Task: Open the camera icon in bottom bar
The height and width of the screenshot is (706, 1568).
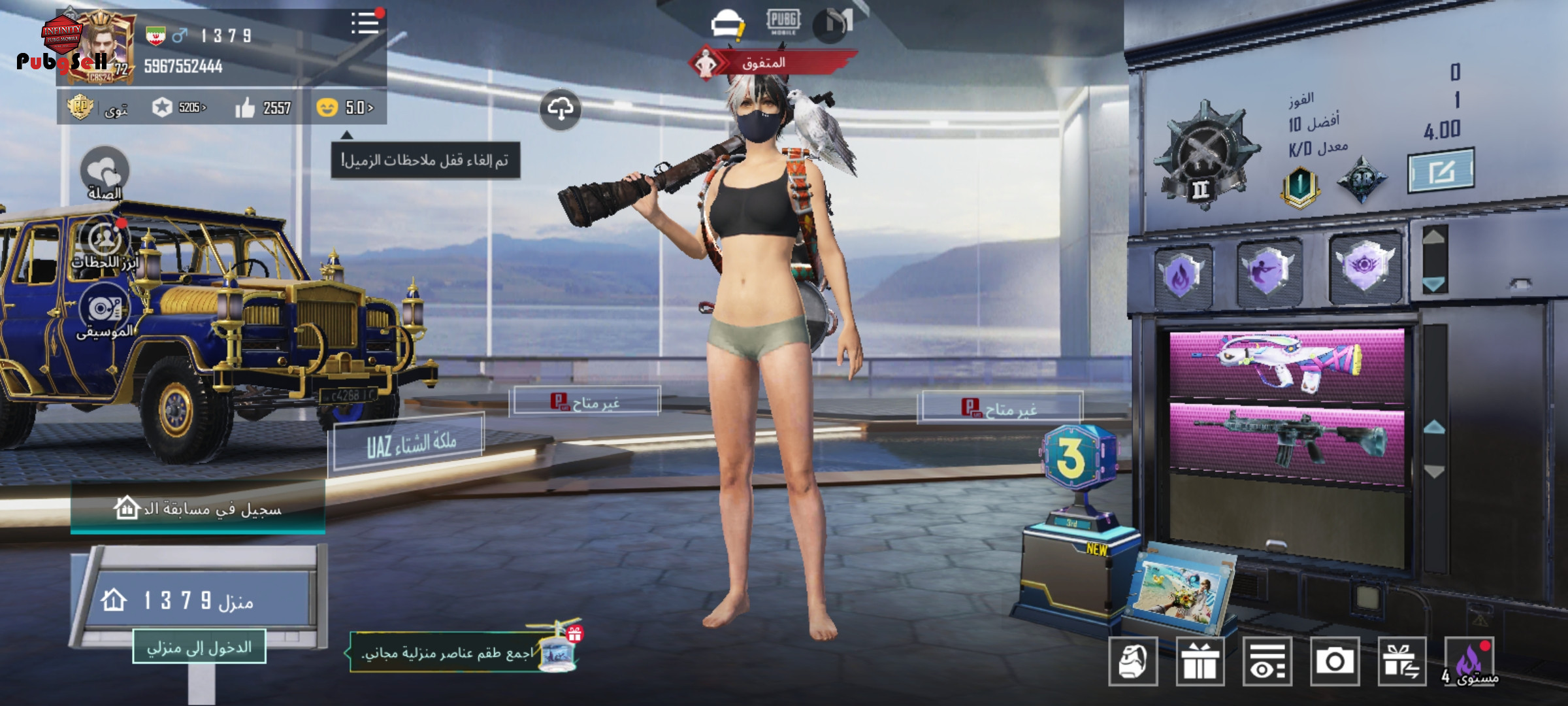Action: tap(1334, 662)
